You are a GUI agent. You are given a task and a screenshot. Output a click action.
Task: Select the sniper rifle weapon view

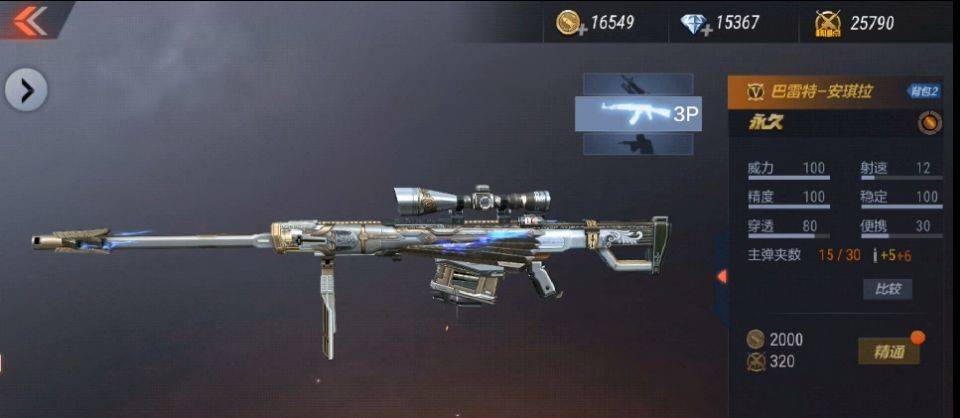pos(637,85)
